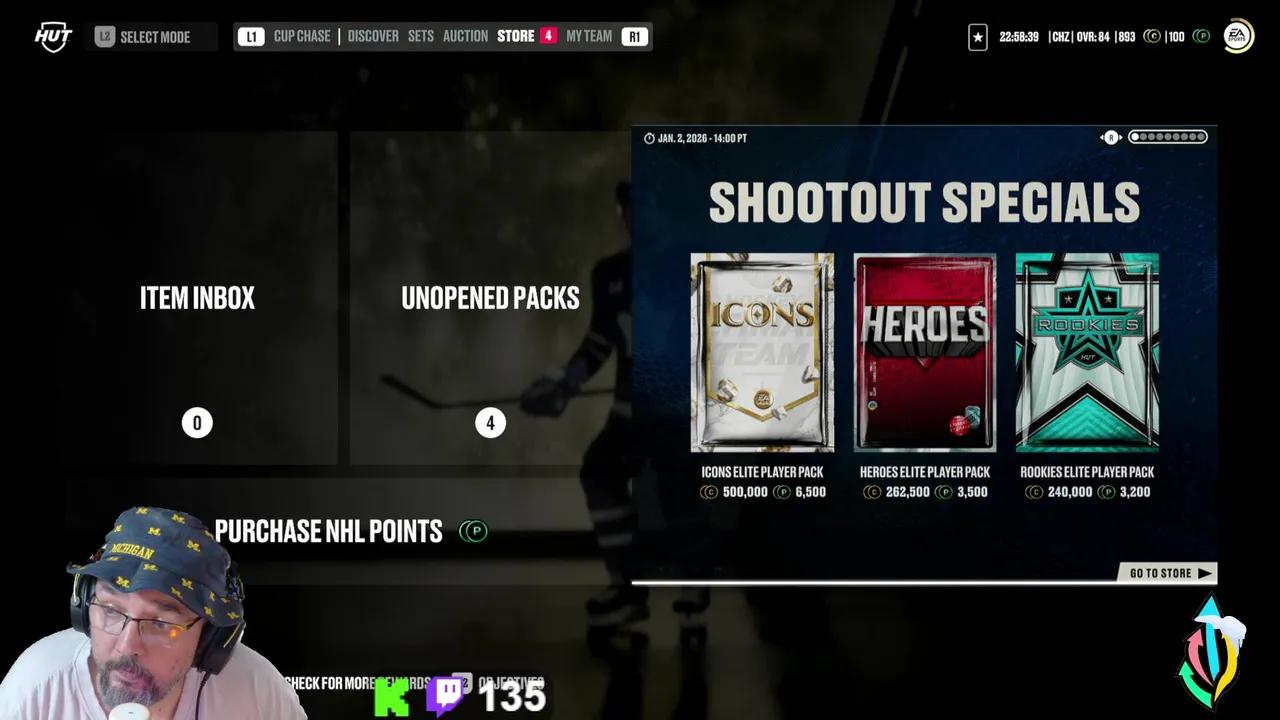Click the R-stick carousel navigation icon

coord(1110,137)
